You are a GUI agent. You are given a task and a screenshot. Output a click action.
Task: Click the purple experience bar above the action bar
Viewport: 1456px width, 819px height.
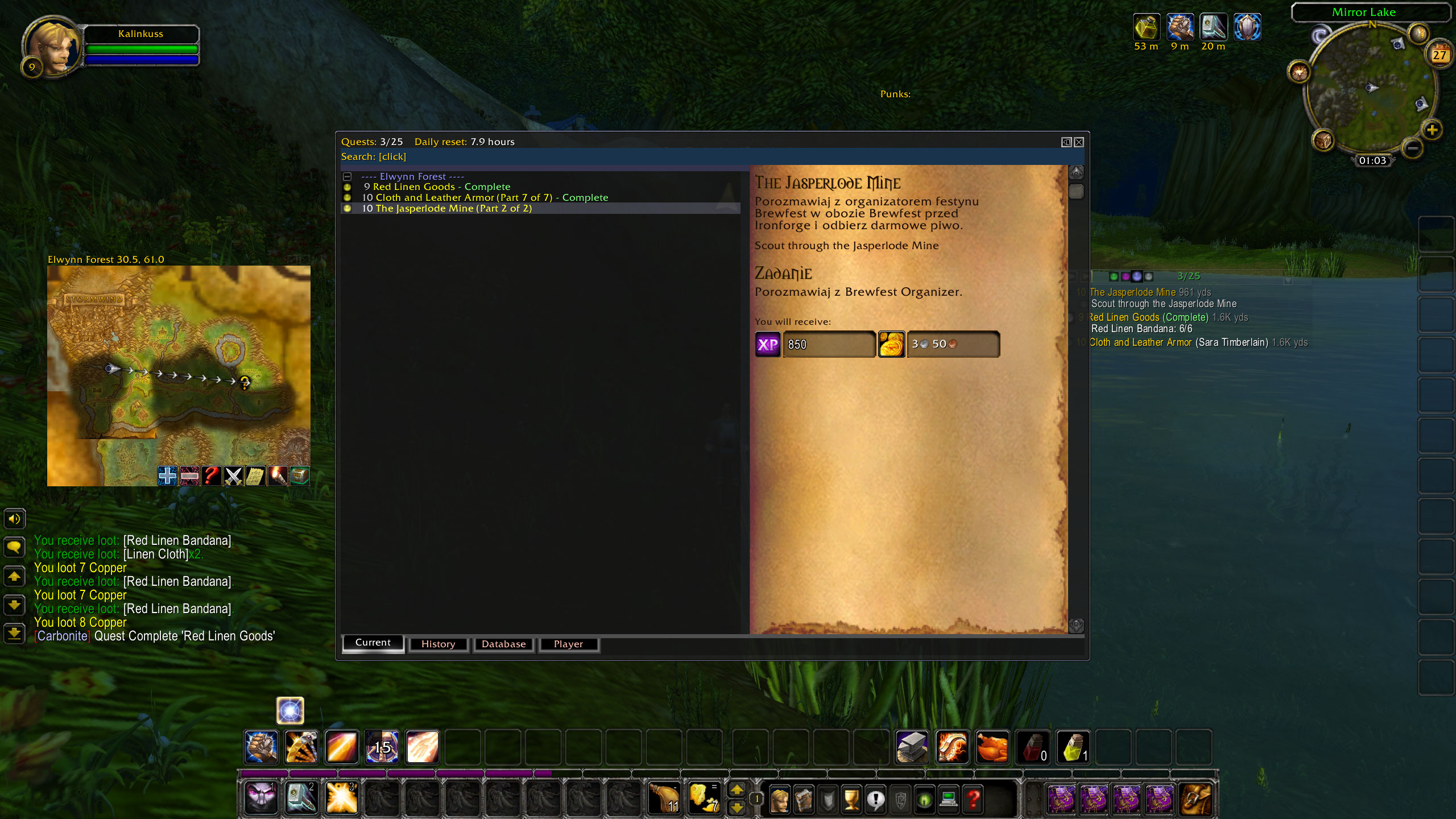point(398,773)
